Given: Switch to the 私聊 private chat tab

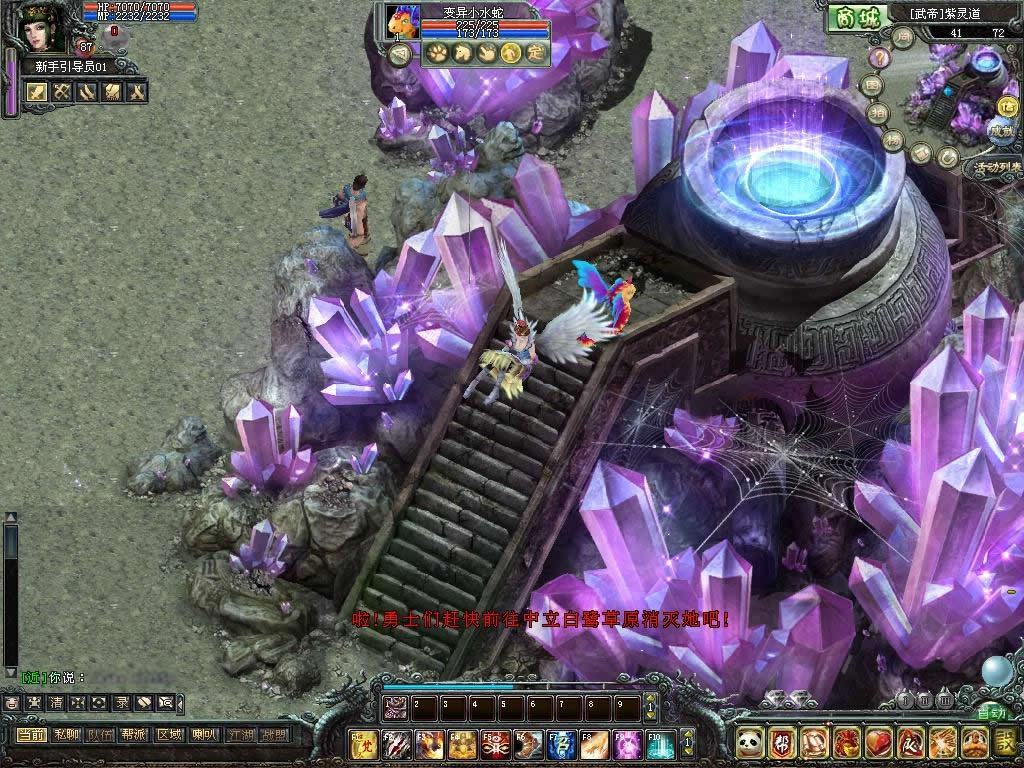Looking at the screenshot, I should pos(66,734).
